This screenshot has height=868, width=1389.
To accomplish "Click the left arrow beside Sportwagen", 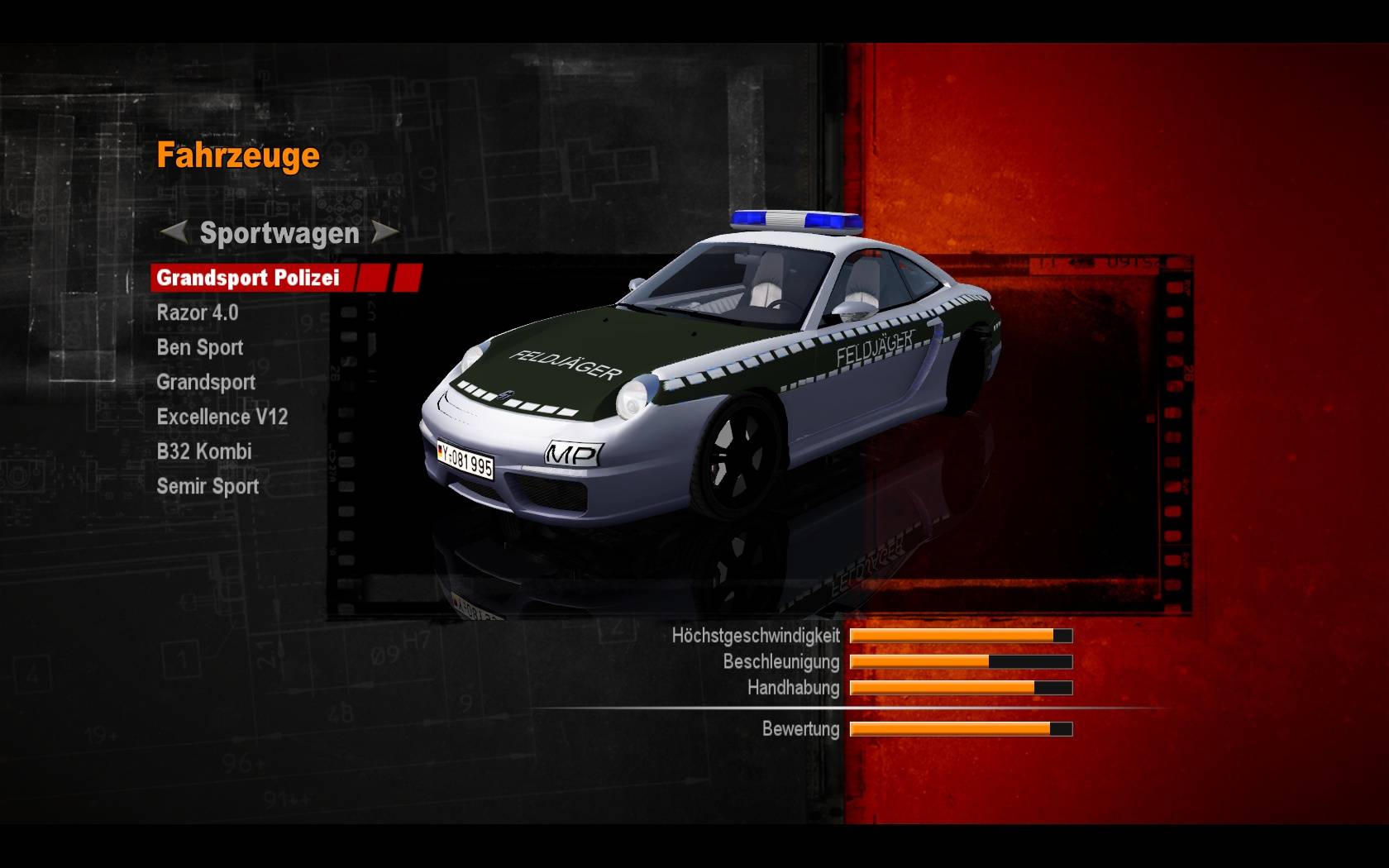I will [x=173, y=232].
